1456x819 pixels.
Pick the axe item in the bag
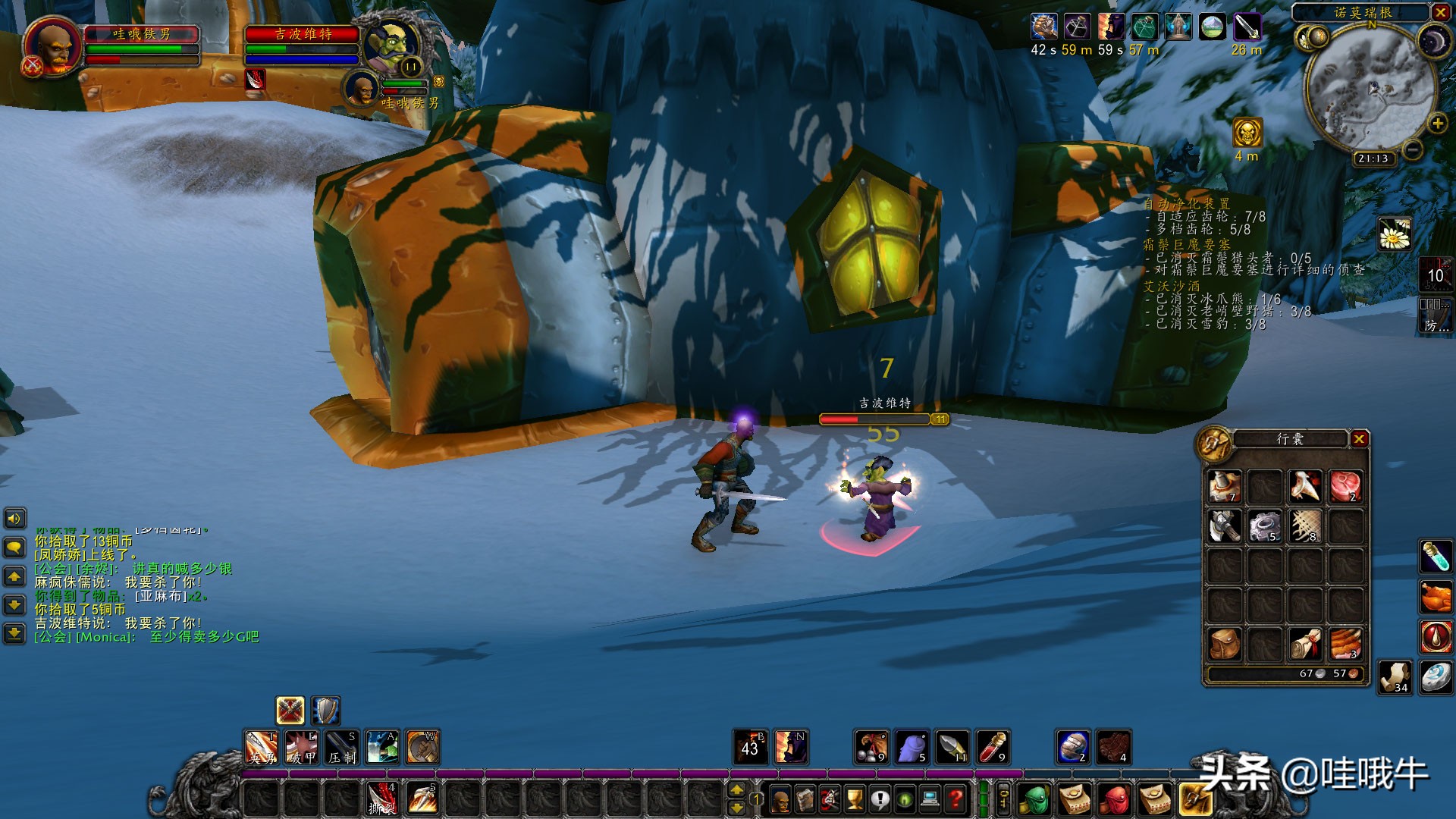pos(1223,526)
